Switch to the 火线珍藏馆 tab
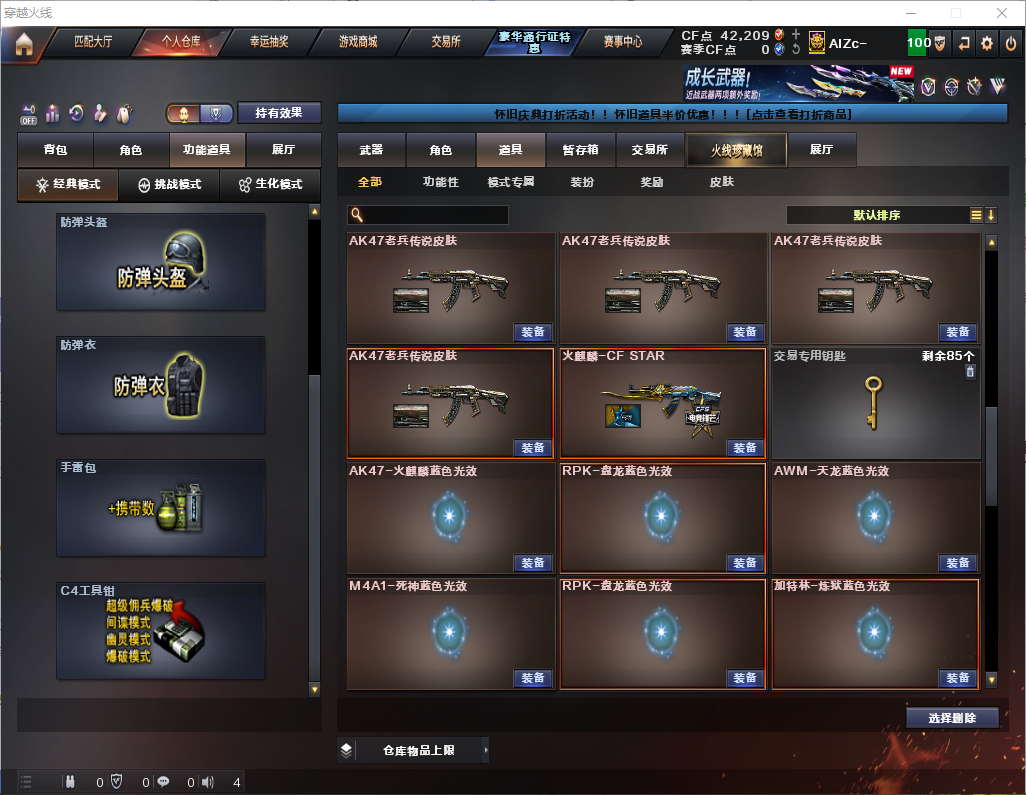 click(736, 150)
